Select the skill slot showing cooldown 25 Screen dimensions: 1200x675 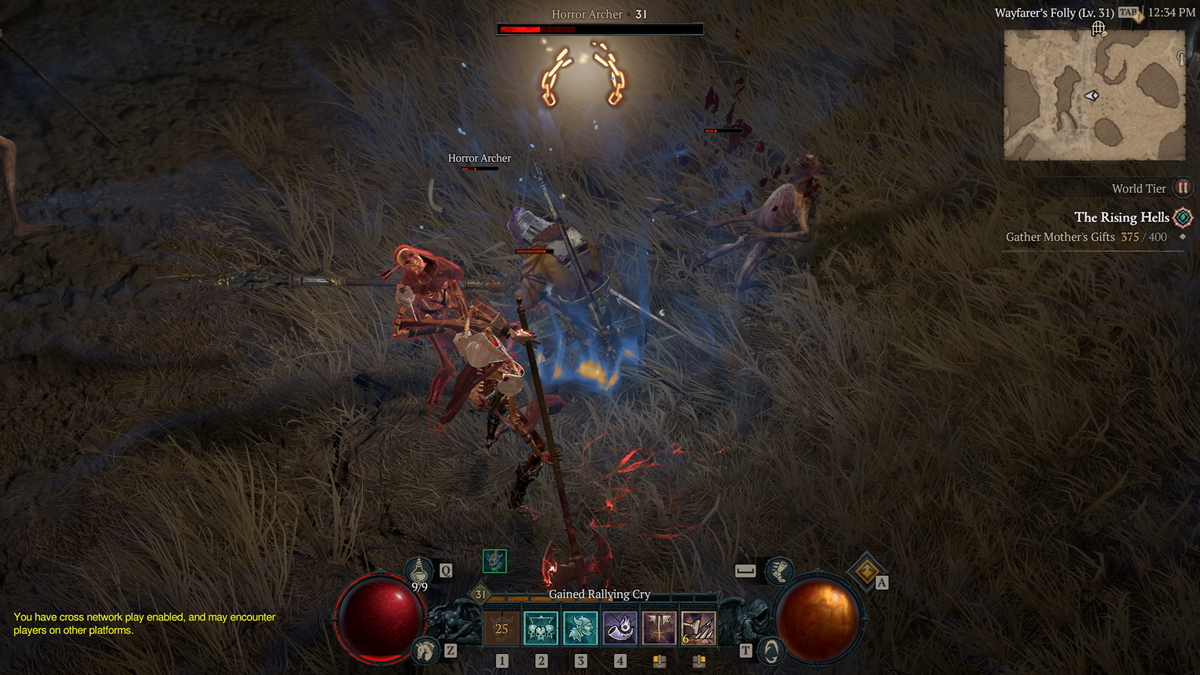point(502,629)
